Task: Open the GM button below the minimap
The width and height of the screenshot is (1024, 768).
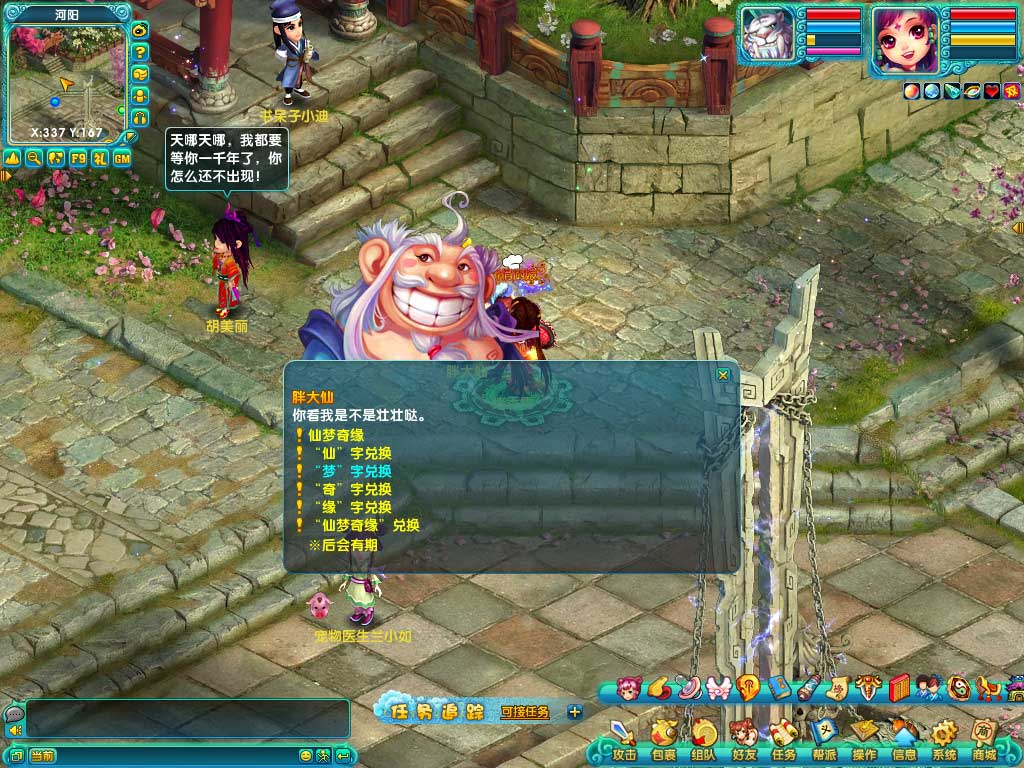Action: pos(122,157)
